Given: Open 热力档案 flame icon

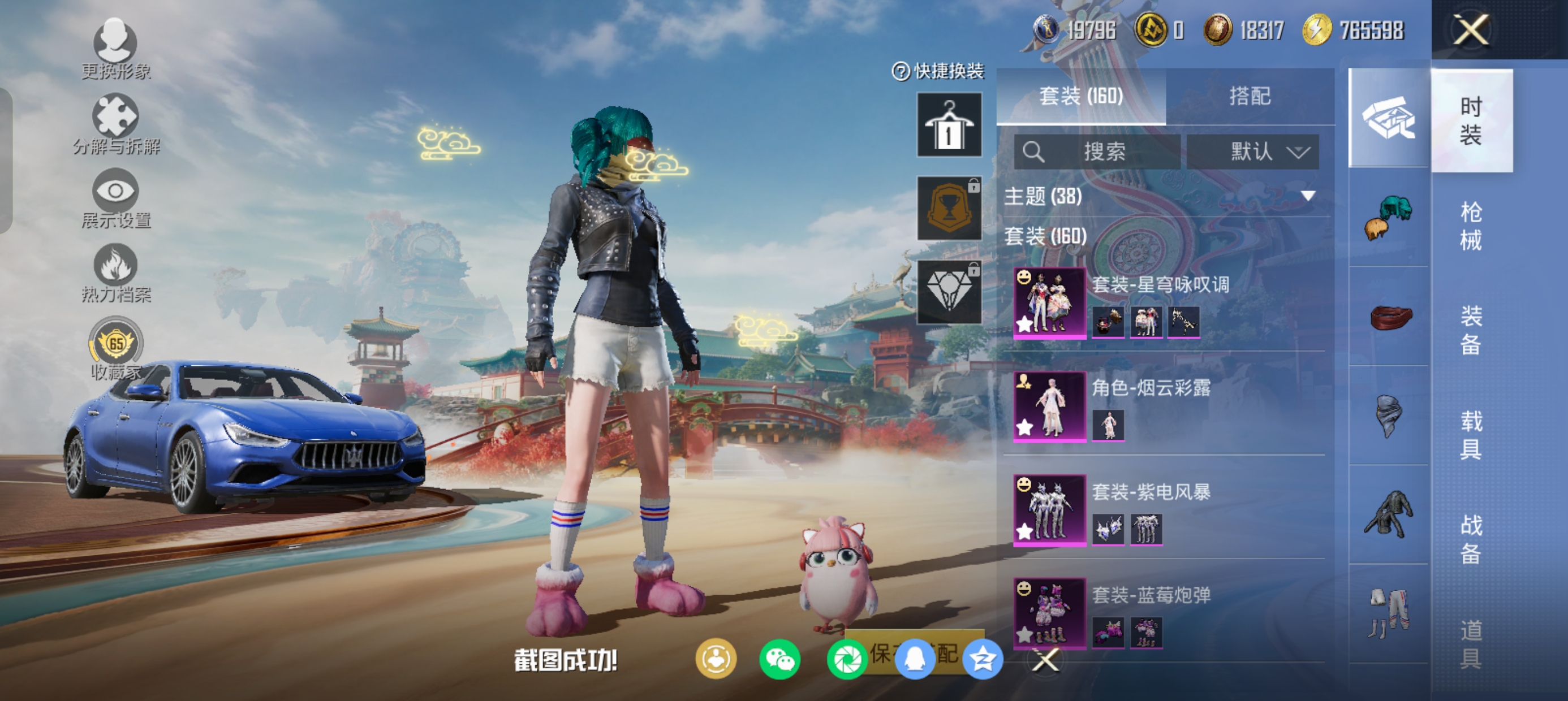Looking at the screenshot, I should click(115, 272).
